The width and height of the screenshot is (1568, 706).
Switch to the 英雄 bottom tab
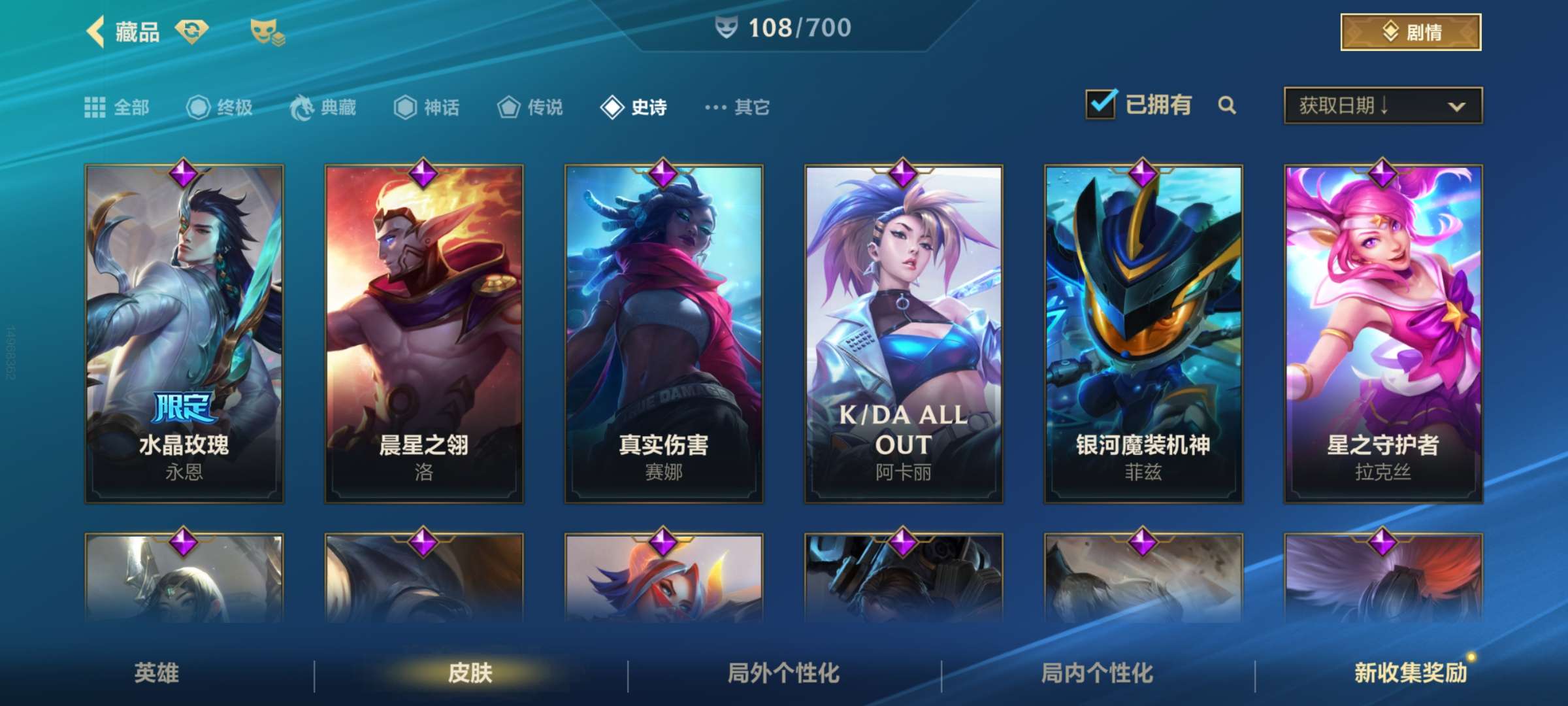pyautogui.click(x=157, y=673)
